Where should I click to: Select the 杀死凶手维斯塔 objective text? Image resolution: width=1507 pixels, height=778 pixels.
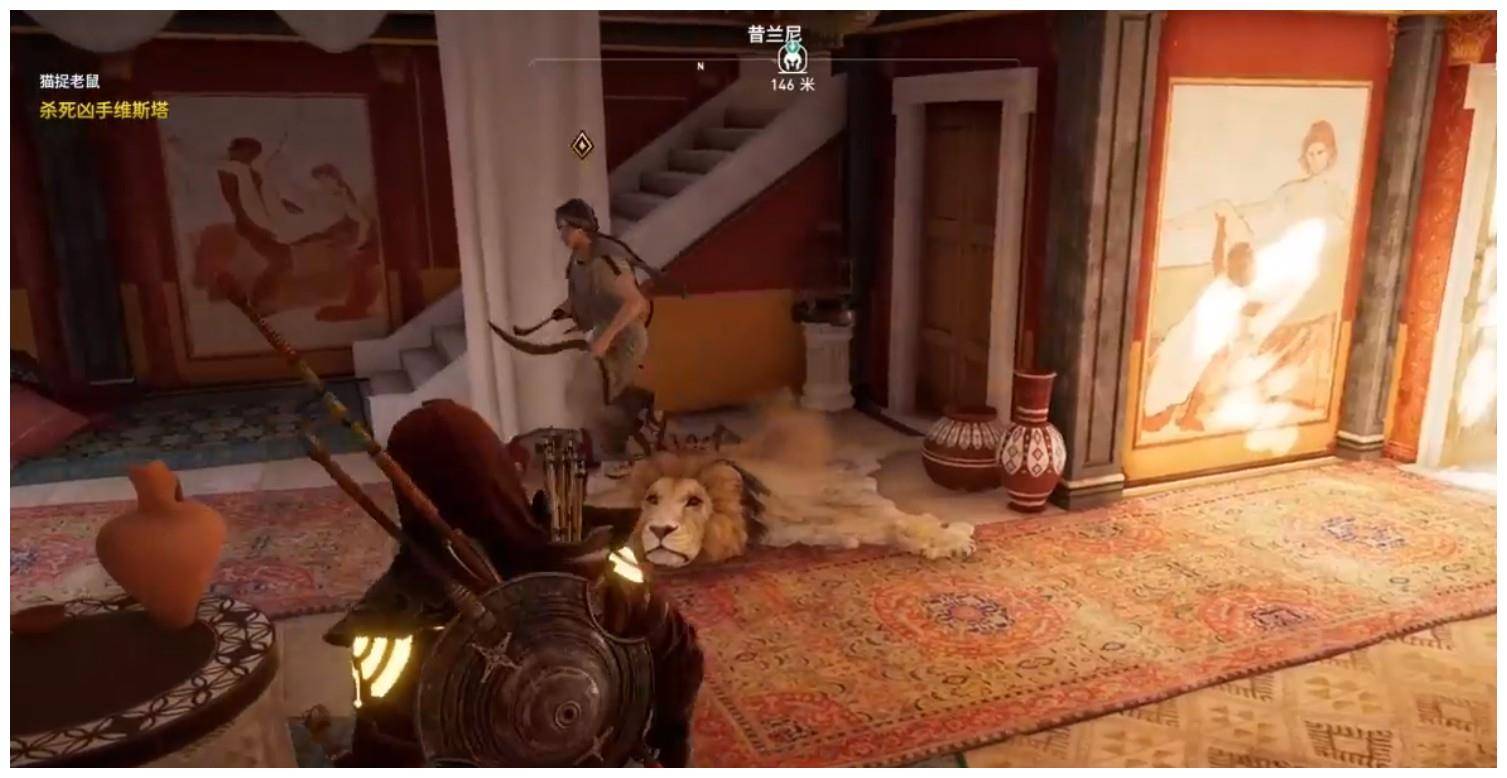(x=104, y=110)
